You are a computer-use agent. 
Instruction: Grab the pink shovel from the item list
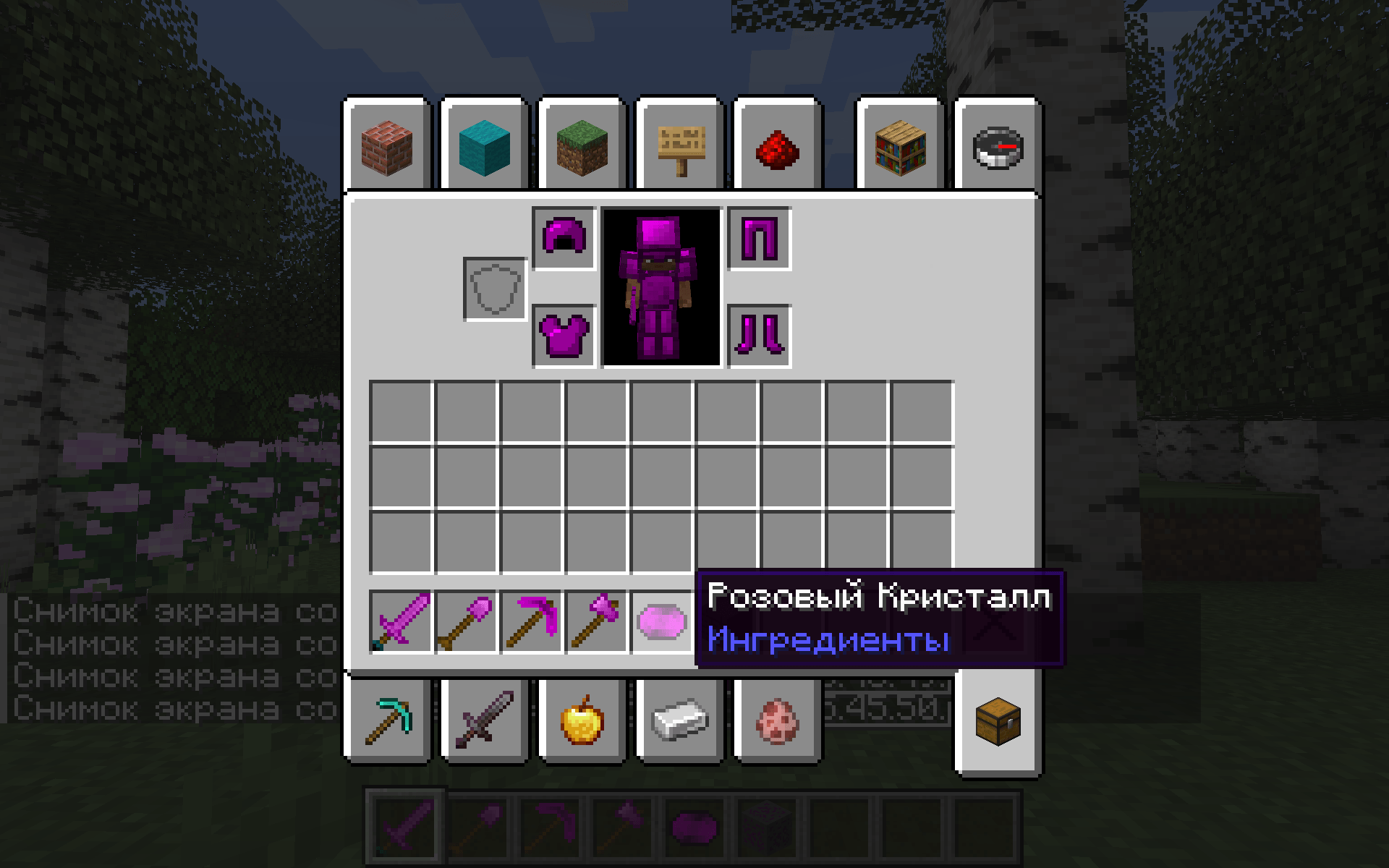click(467, 622)
